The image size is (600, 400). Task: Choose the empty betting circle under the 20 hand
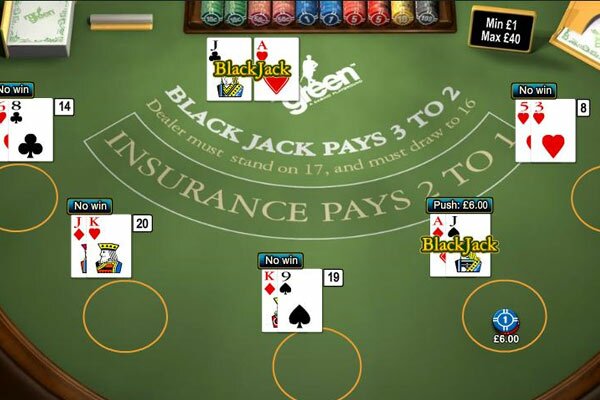125,316
